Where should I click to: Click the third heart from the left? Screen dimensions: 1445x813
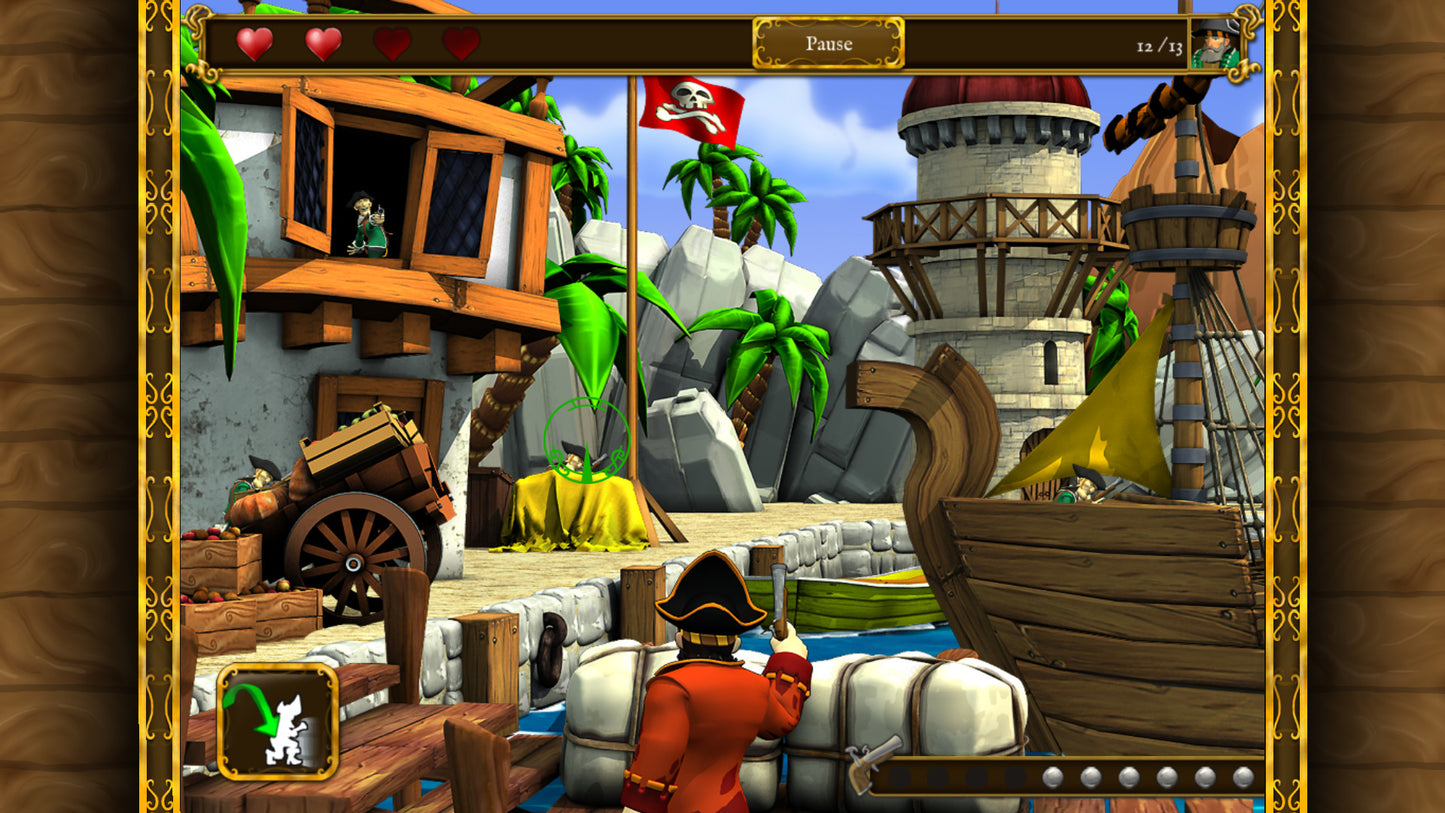pyautogui.click(x=390, y=43)
